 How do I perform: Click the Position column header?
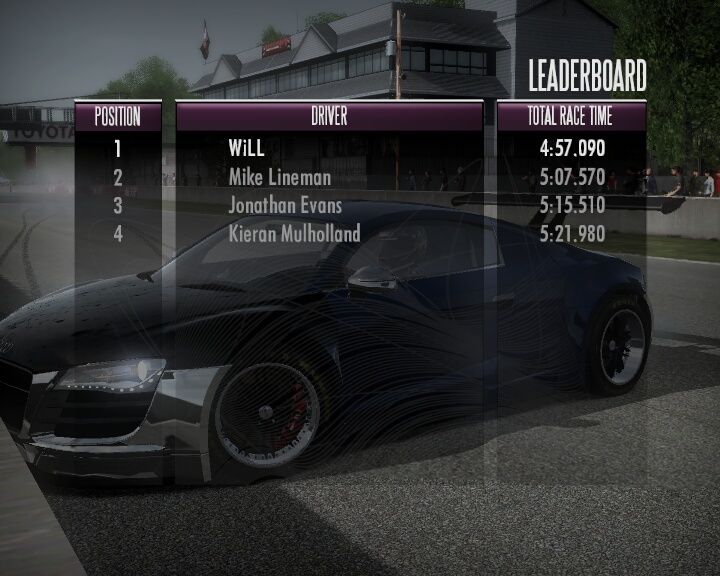(x=117, y=116)
